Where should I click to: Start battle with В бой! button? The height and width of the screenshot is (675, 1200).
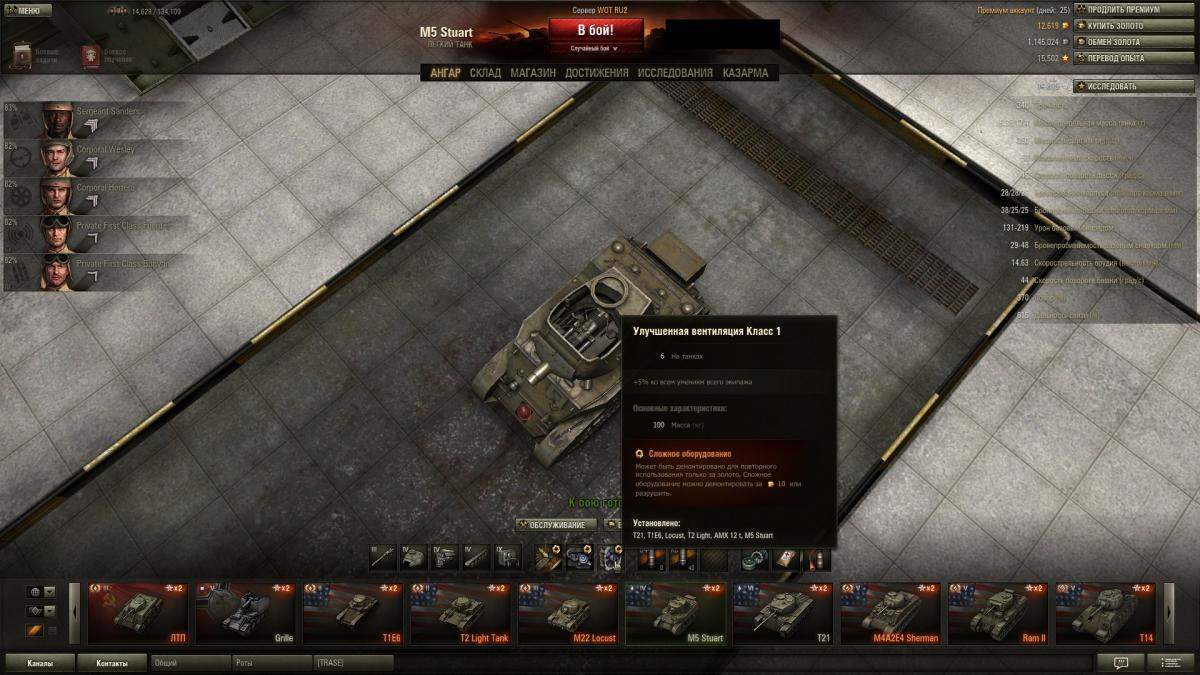tap(595, 30)
